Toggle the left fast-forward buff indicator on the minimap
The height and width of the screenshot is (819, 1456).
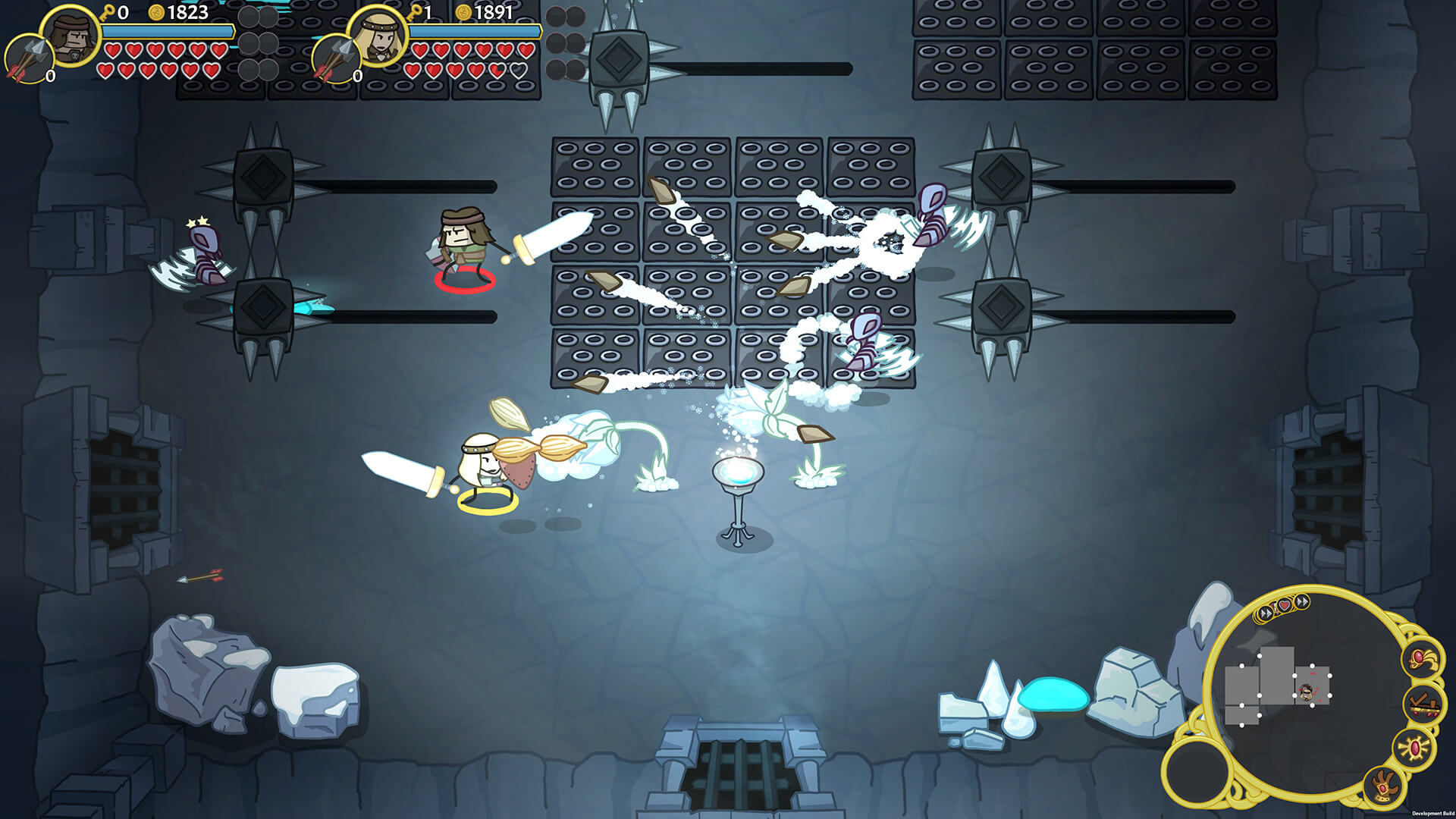coord(1264,613)
